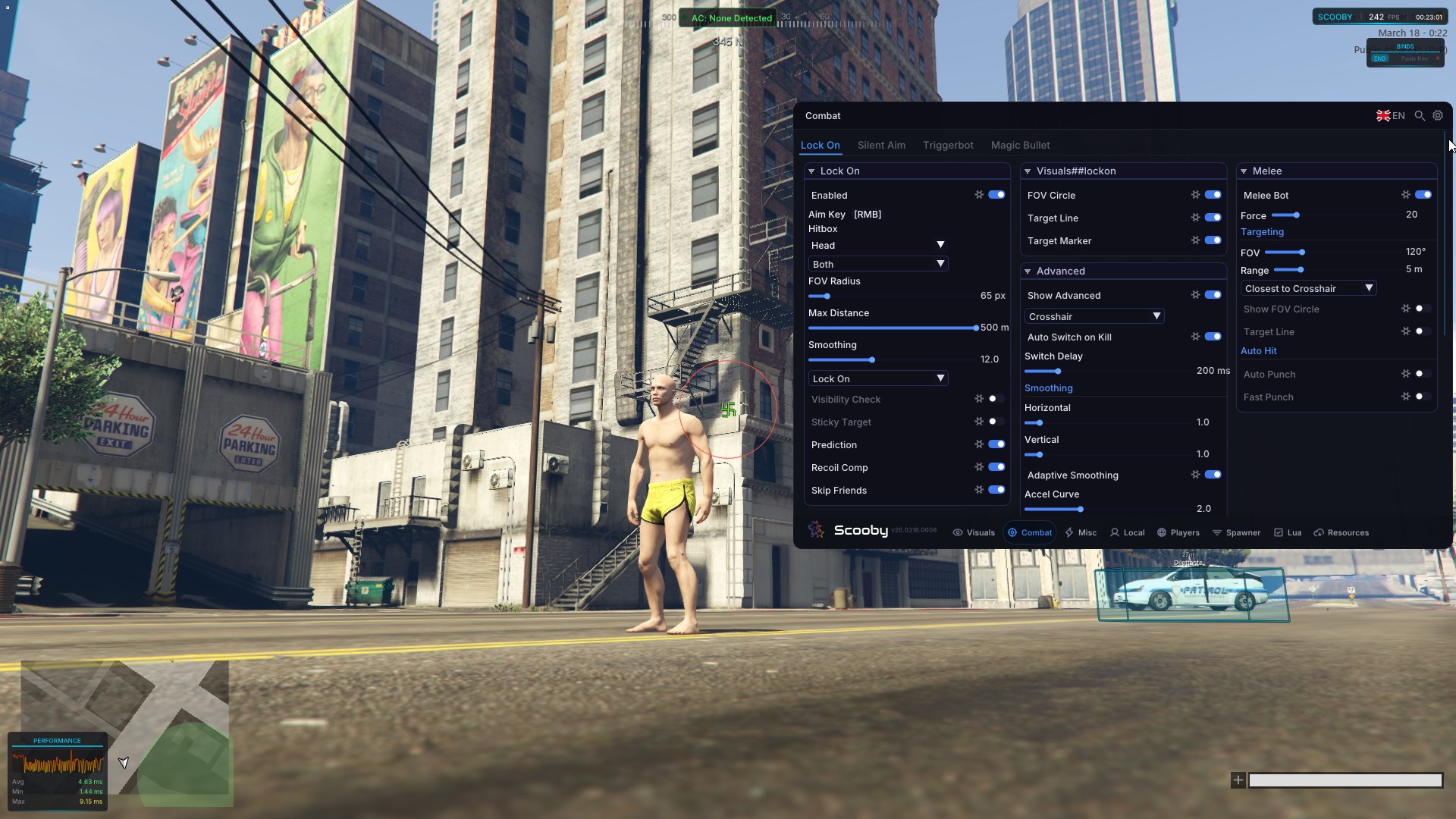
Task: Open the Visuals section via eye icon
Action: (x=958, y=532)
